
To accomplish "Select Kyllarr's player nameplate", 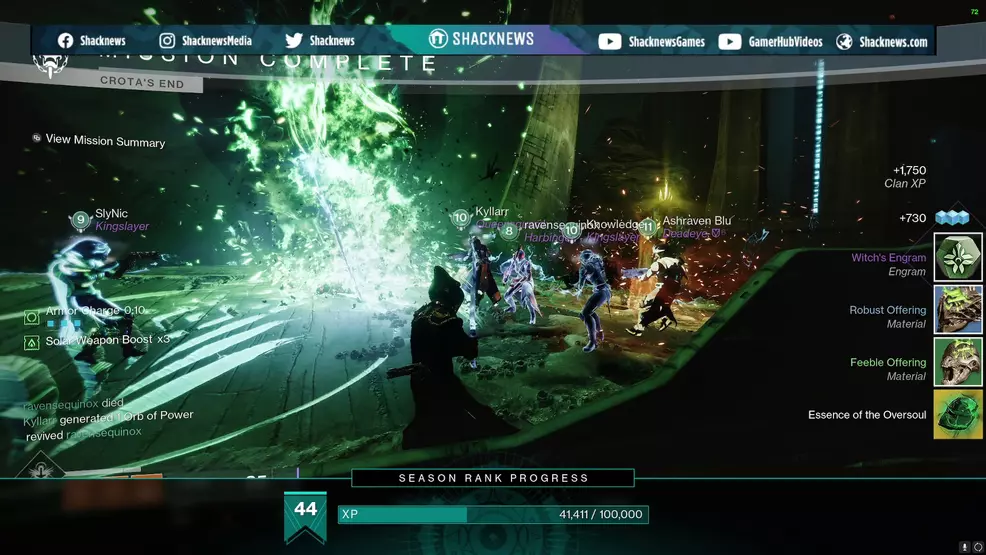I will point(491,212).
